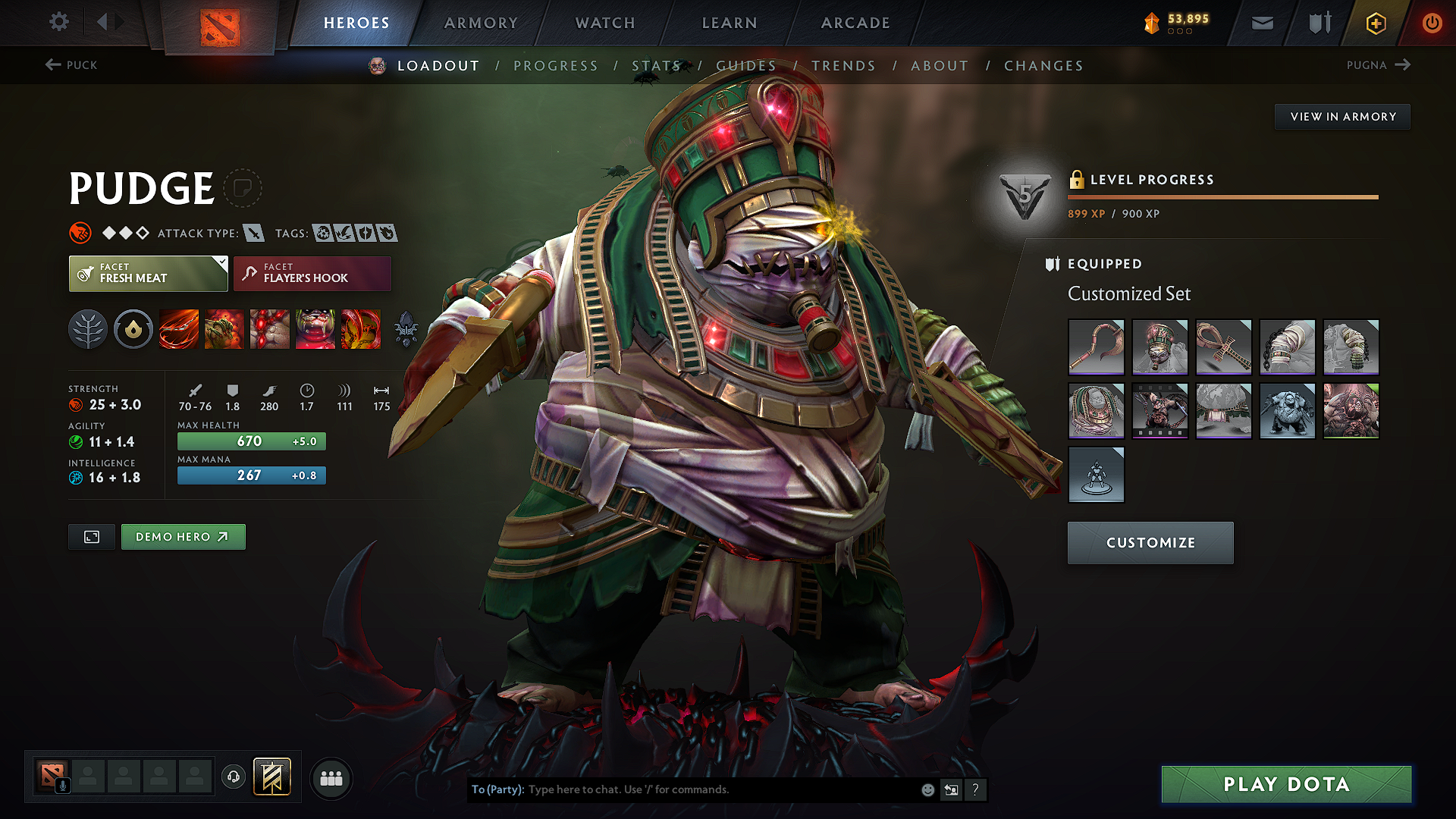This screenshot has width=1456, height=819.
Task: Toggle the voice chat headphones icon
Action: 234,778
